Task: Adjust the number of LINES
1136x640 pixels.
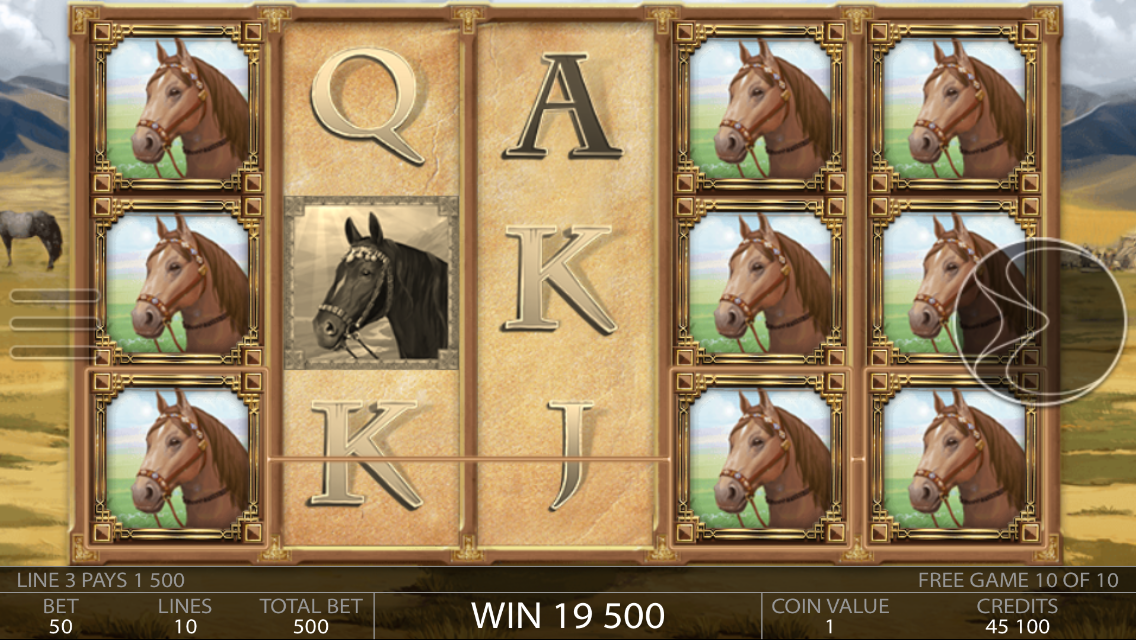Action: point(185,616)
